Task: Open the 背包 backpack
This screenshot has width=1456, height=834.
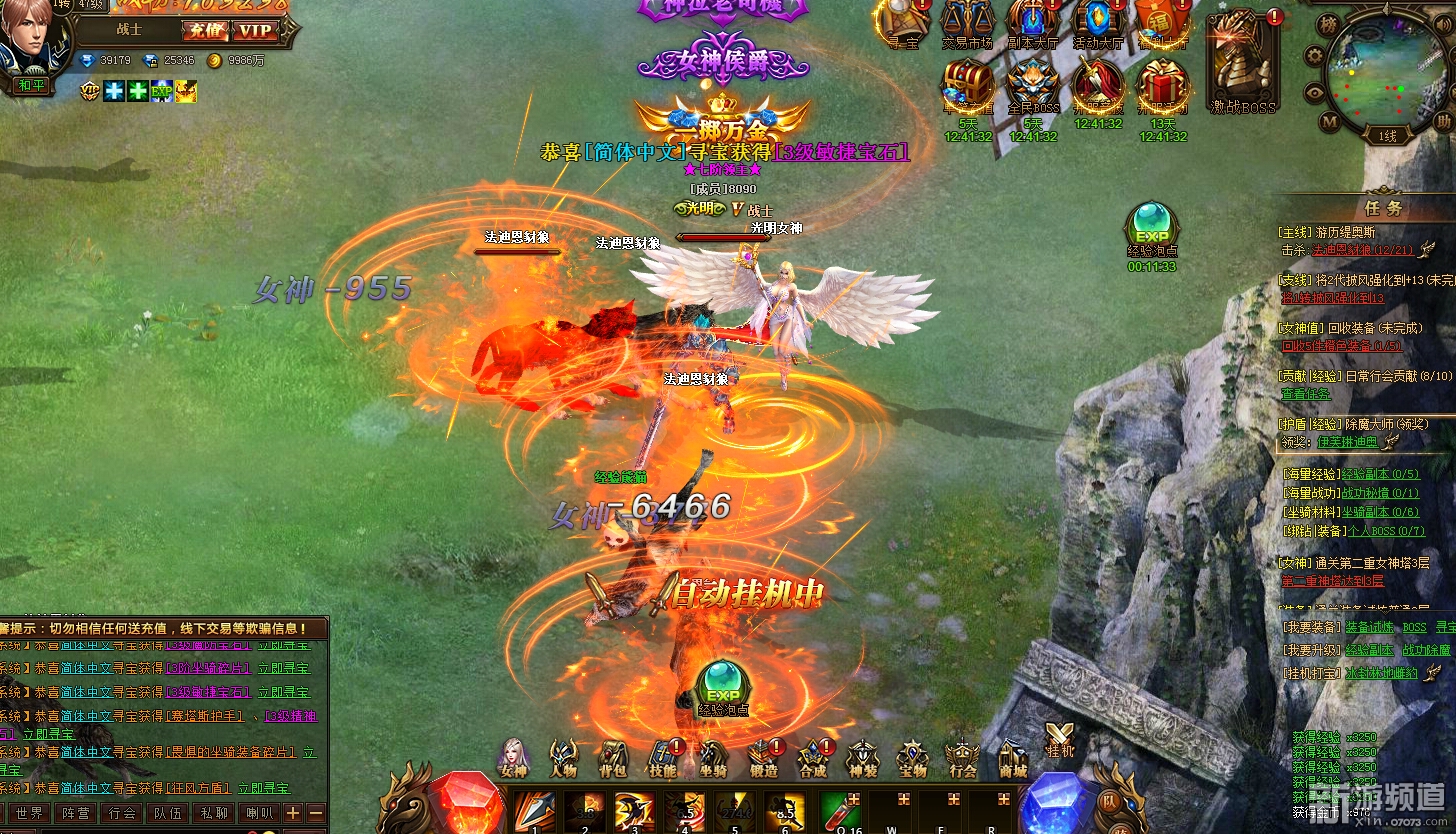Action: tap(612, 757)
